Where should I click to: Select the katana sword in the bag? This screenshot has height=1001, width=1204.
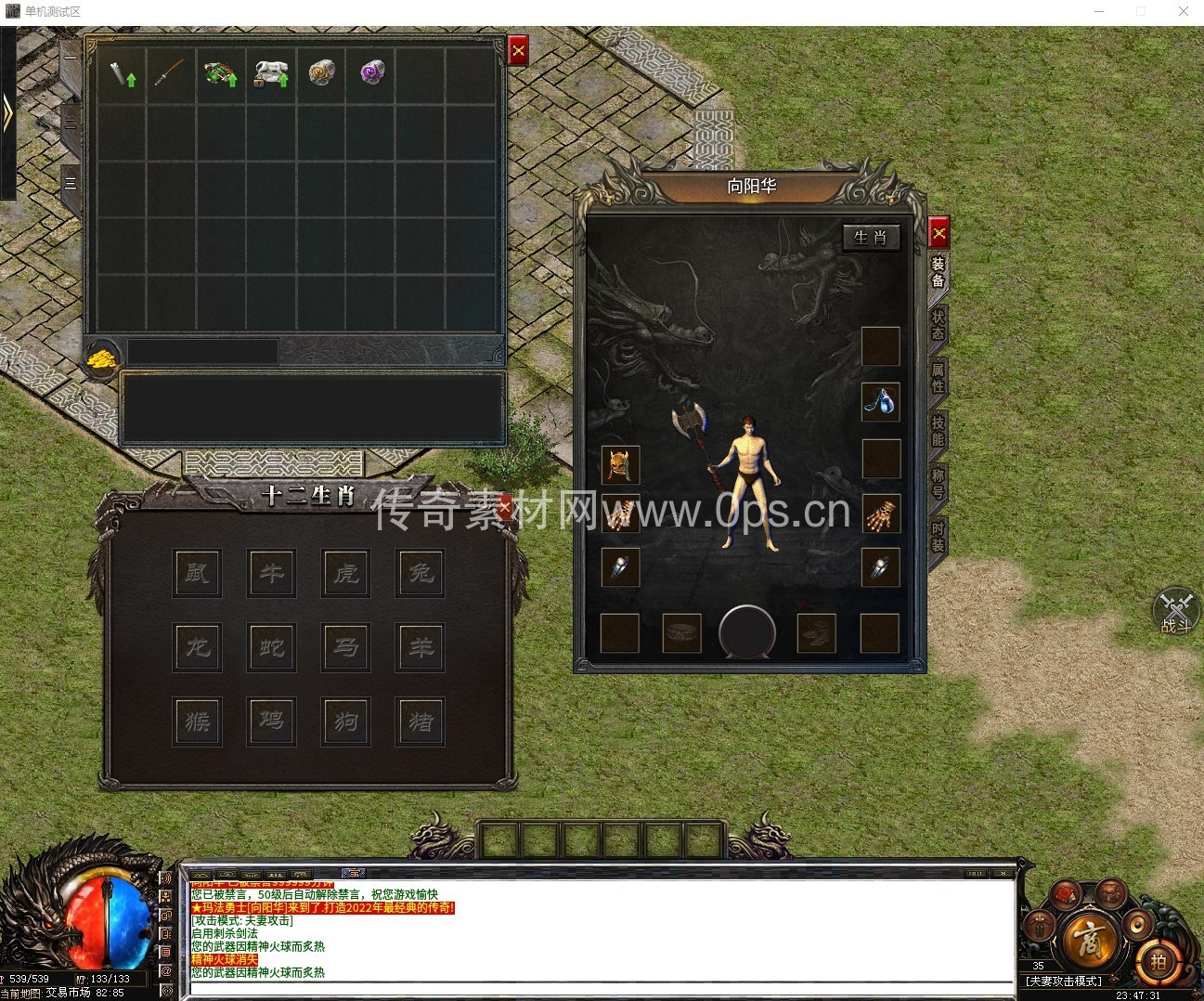170,74
